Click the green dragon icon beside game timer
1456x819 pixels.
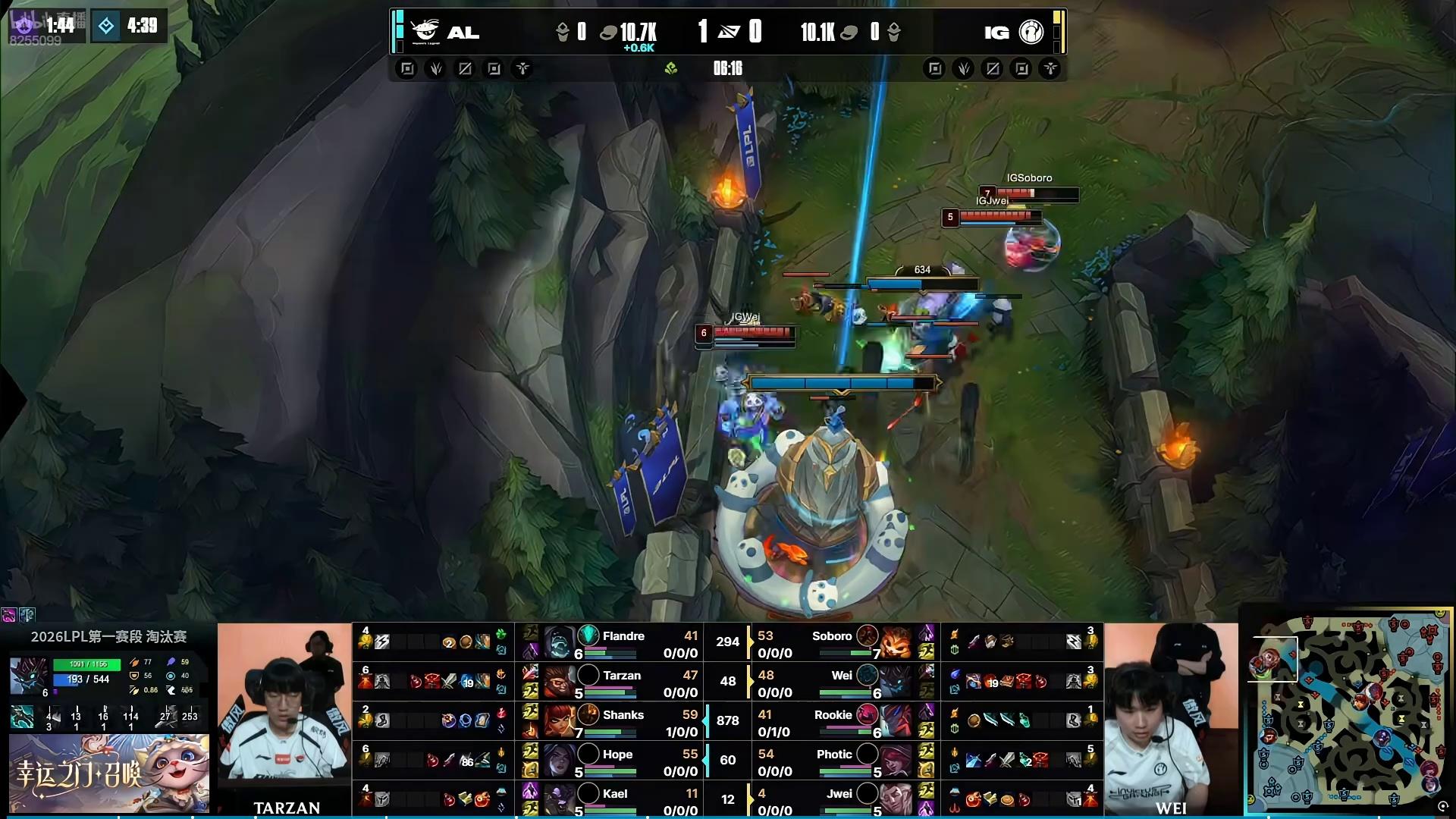[x=670, y=69]
